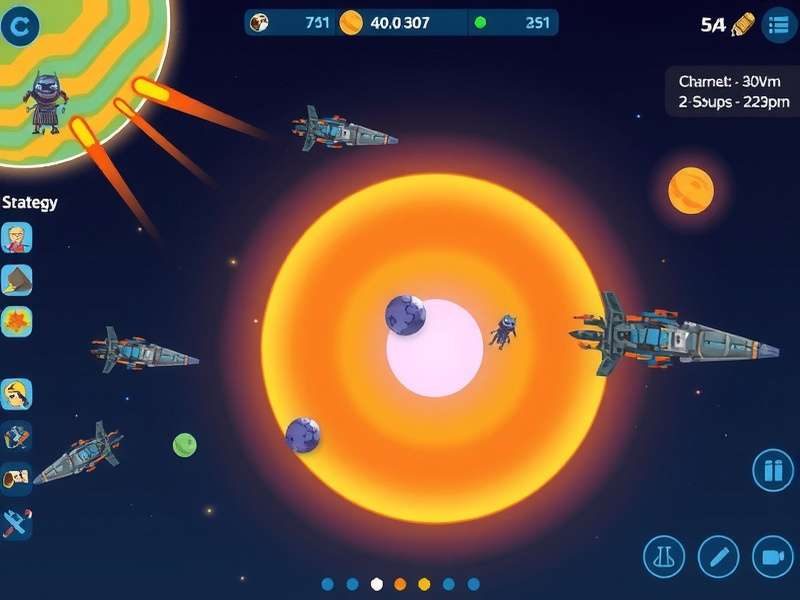800x600 pixels.
Task: Open the list menu button
Action: (778, 25)
